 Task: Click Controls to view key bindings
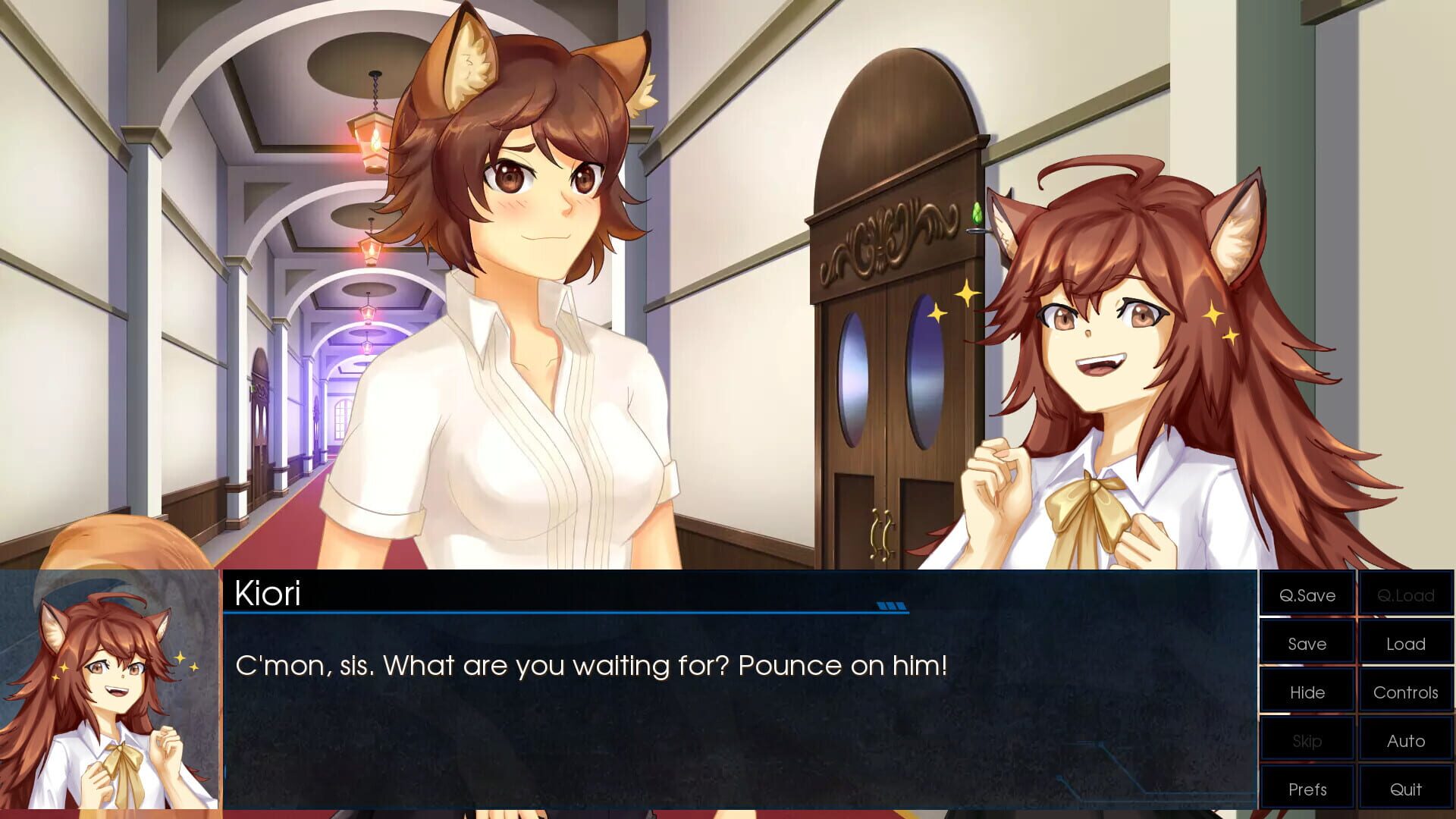(x=1405, y=692)
